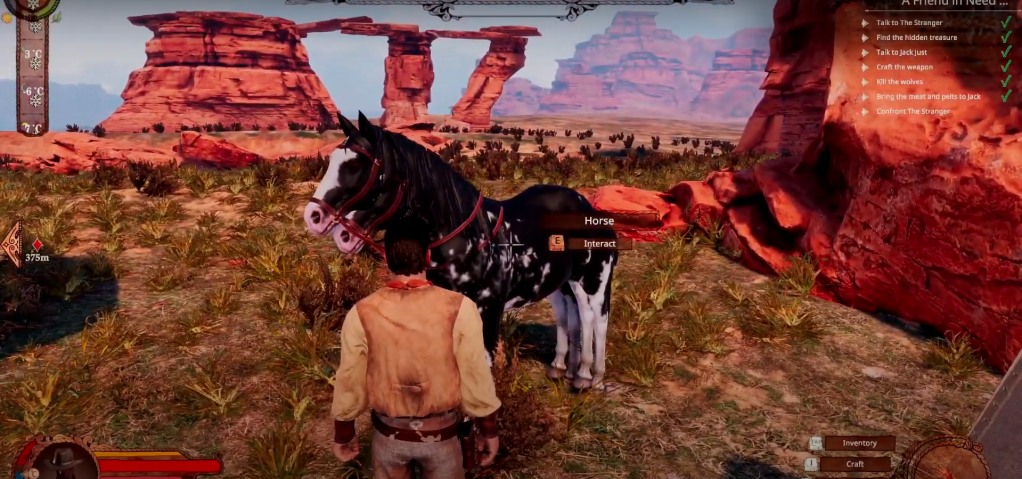Click the red diamond waypoint distance marker
Viewport: 1022px width, 479px height.
pos(37,245)
